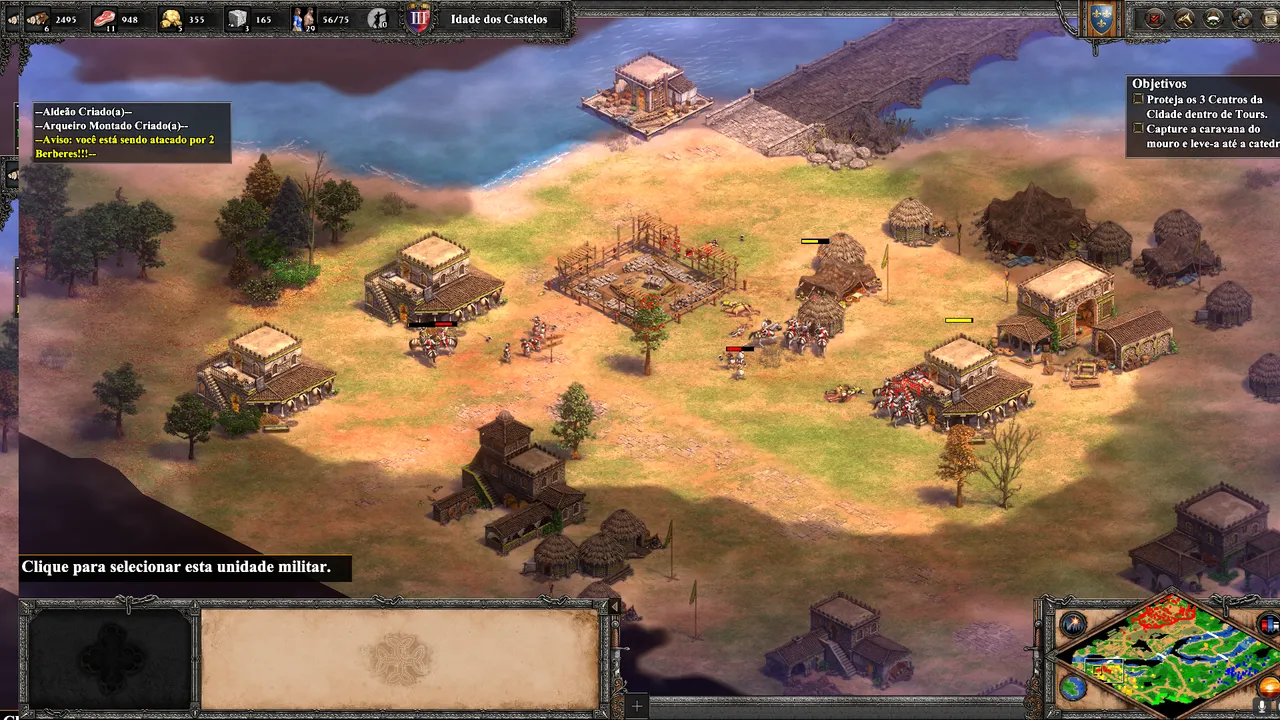Screen dimensions: 1280x720
Task: Toggle the checkbox for protecting the Town Centers
Action: point(1138,100)
